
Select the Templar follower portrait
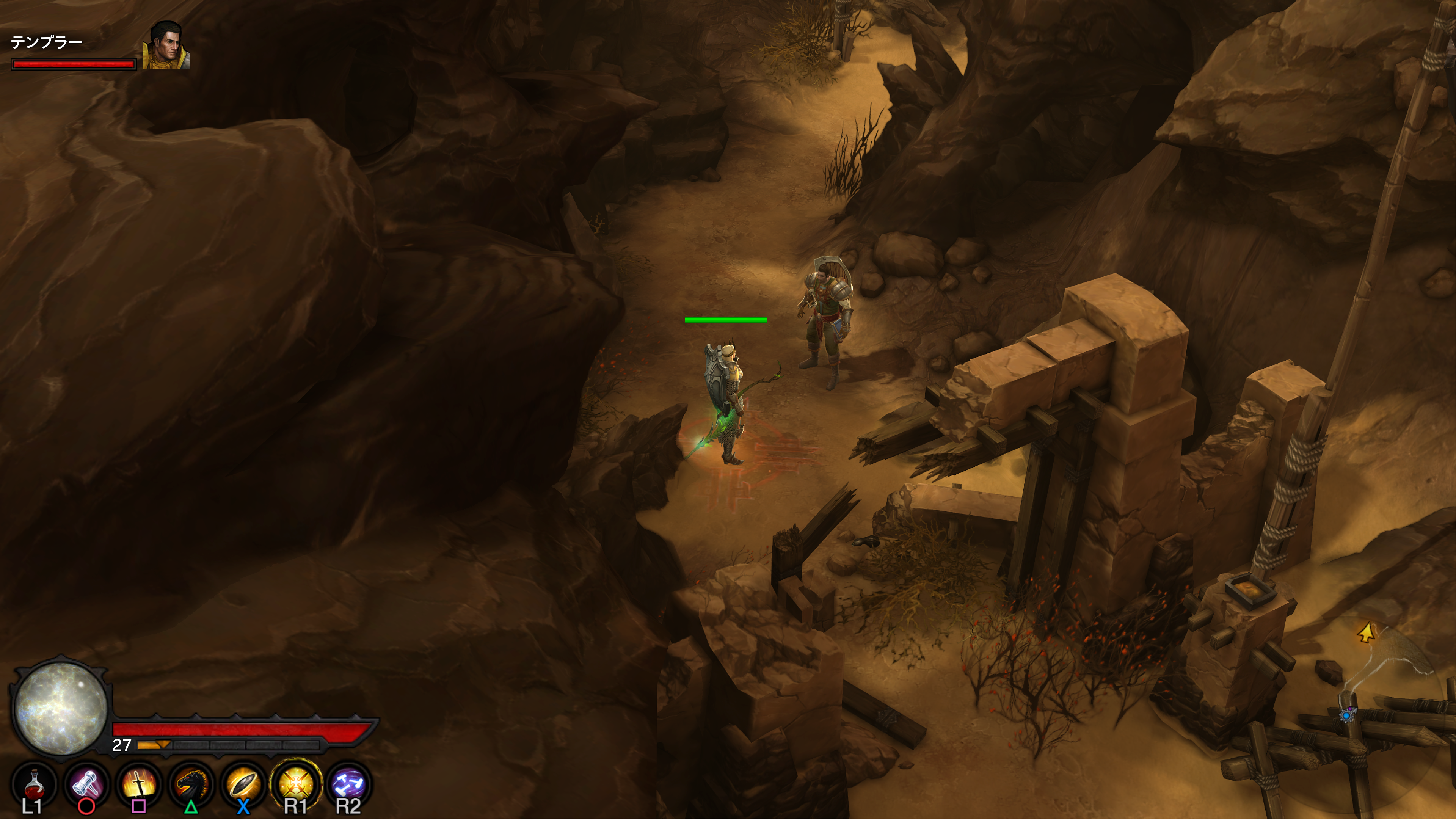166,46
